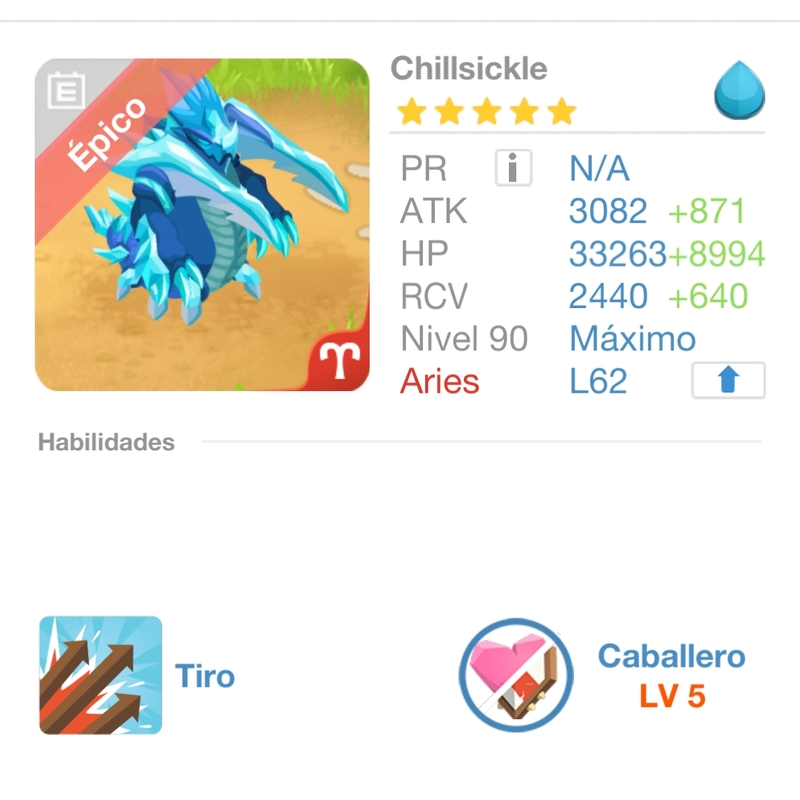View the Caballero heart ability icon
The image size is (800, 800).
click(516, 676)
